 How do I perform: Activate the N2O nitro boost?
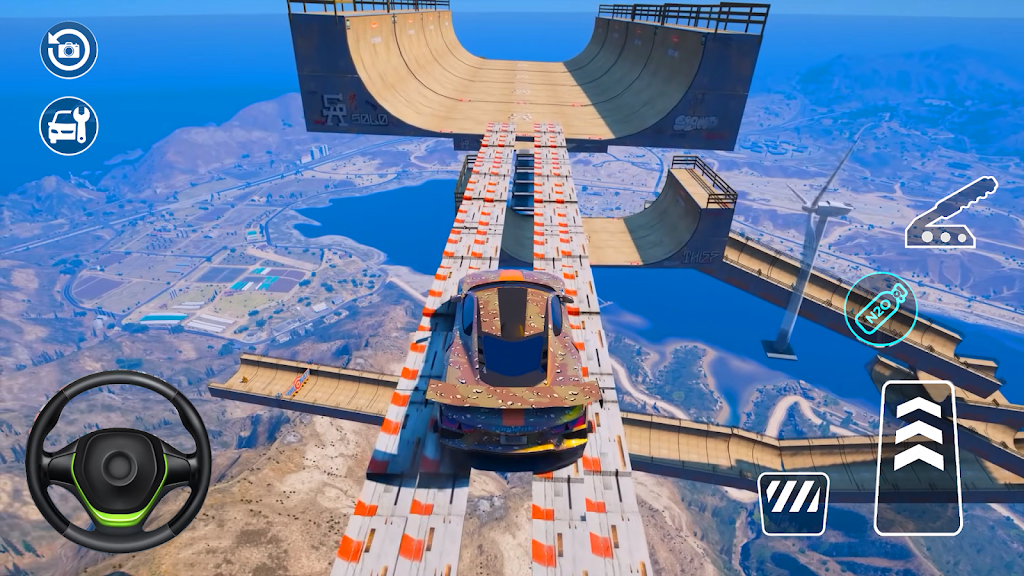[878, 305]
